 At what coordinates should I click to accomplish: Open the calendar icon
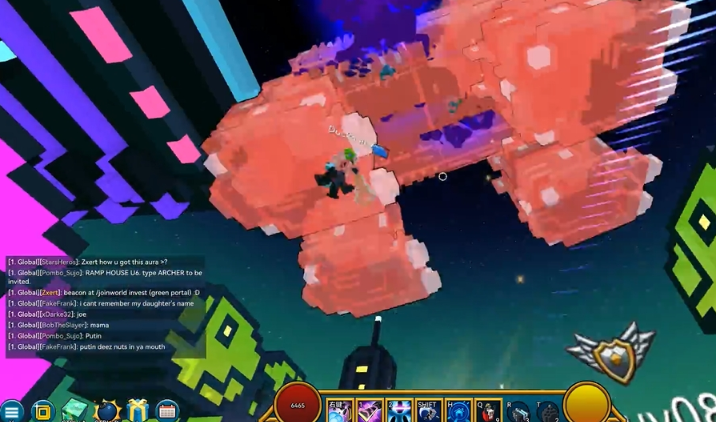pyautogui.click(x=167, y=410)
